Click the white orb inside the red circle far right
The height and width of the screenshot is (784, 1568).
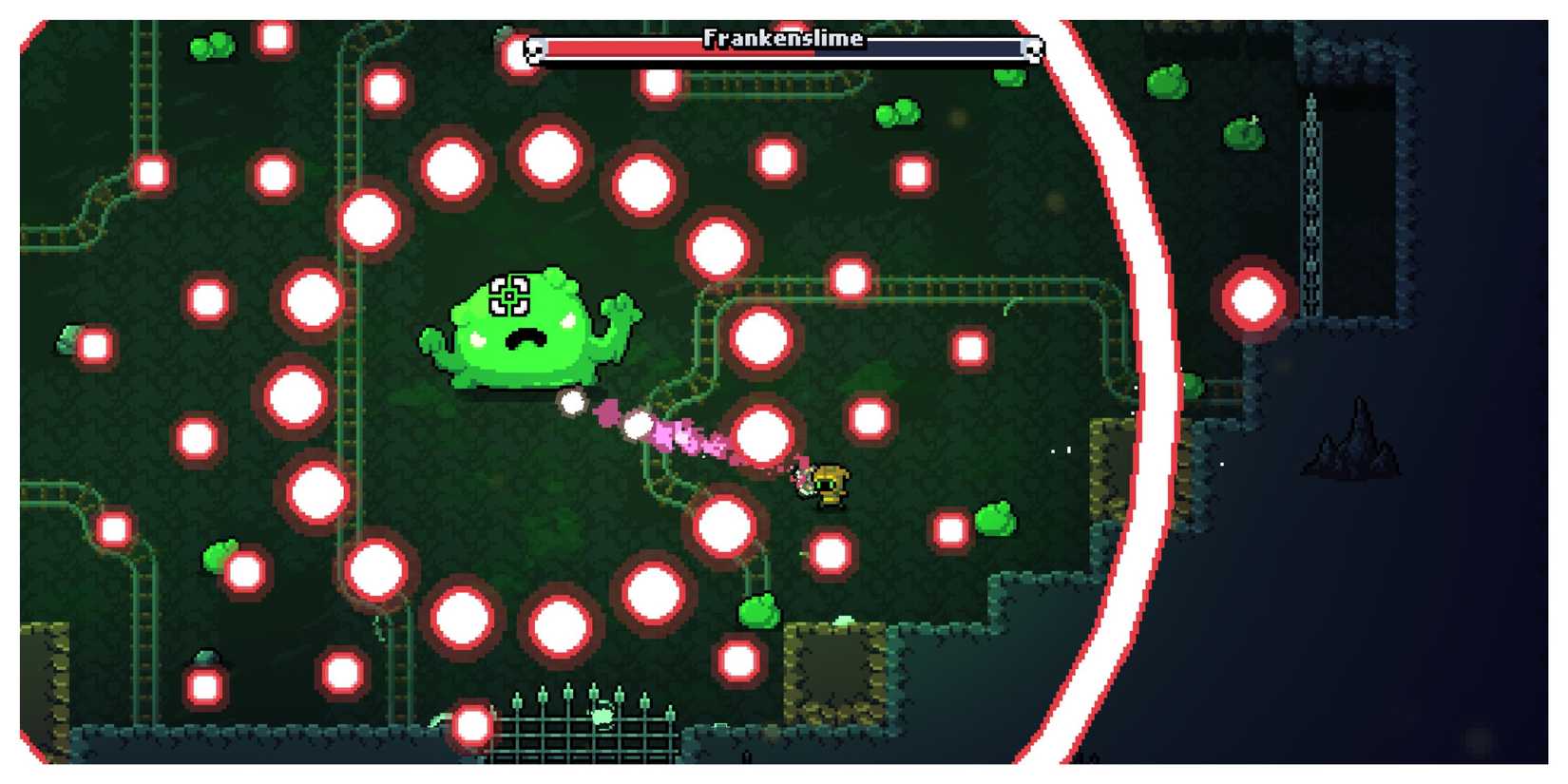pos(1252,299)
